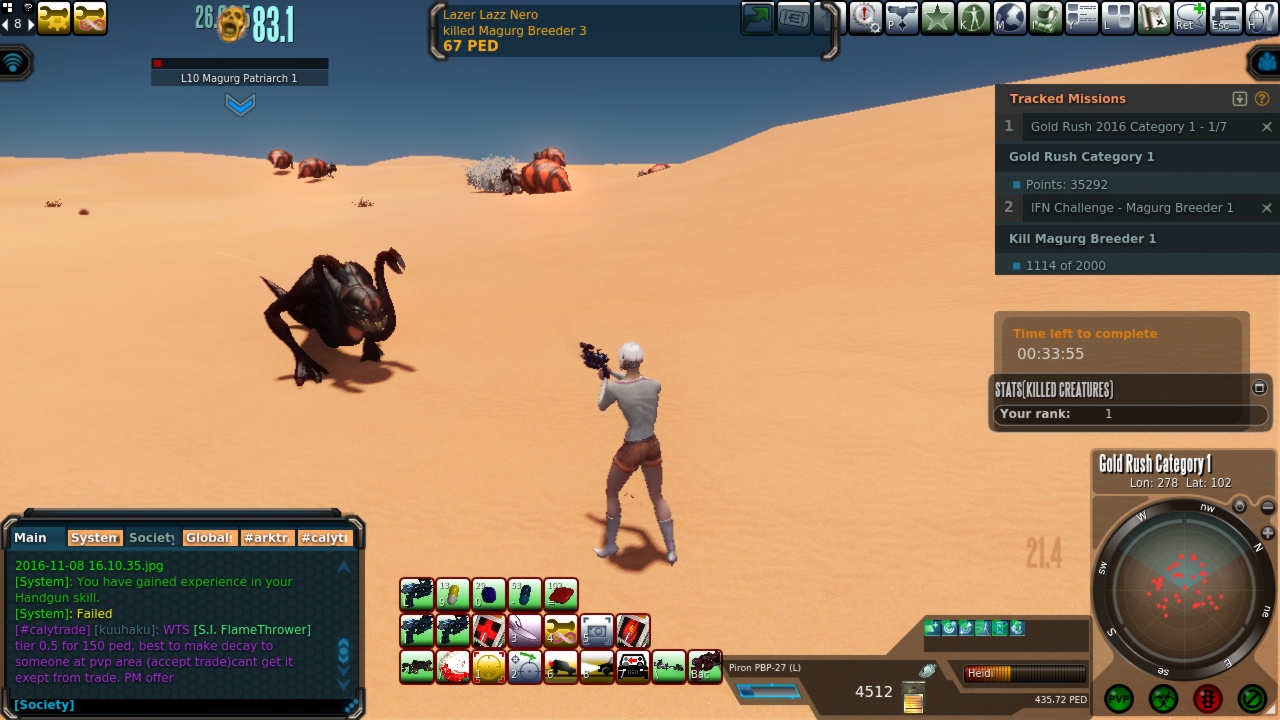1280x720 pixels.
Task: Stop tracking IFN Challenge Magurg Breeder mission
Action: pyautogui.click(x=1266, y=208)
